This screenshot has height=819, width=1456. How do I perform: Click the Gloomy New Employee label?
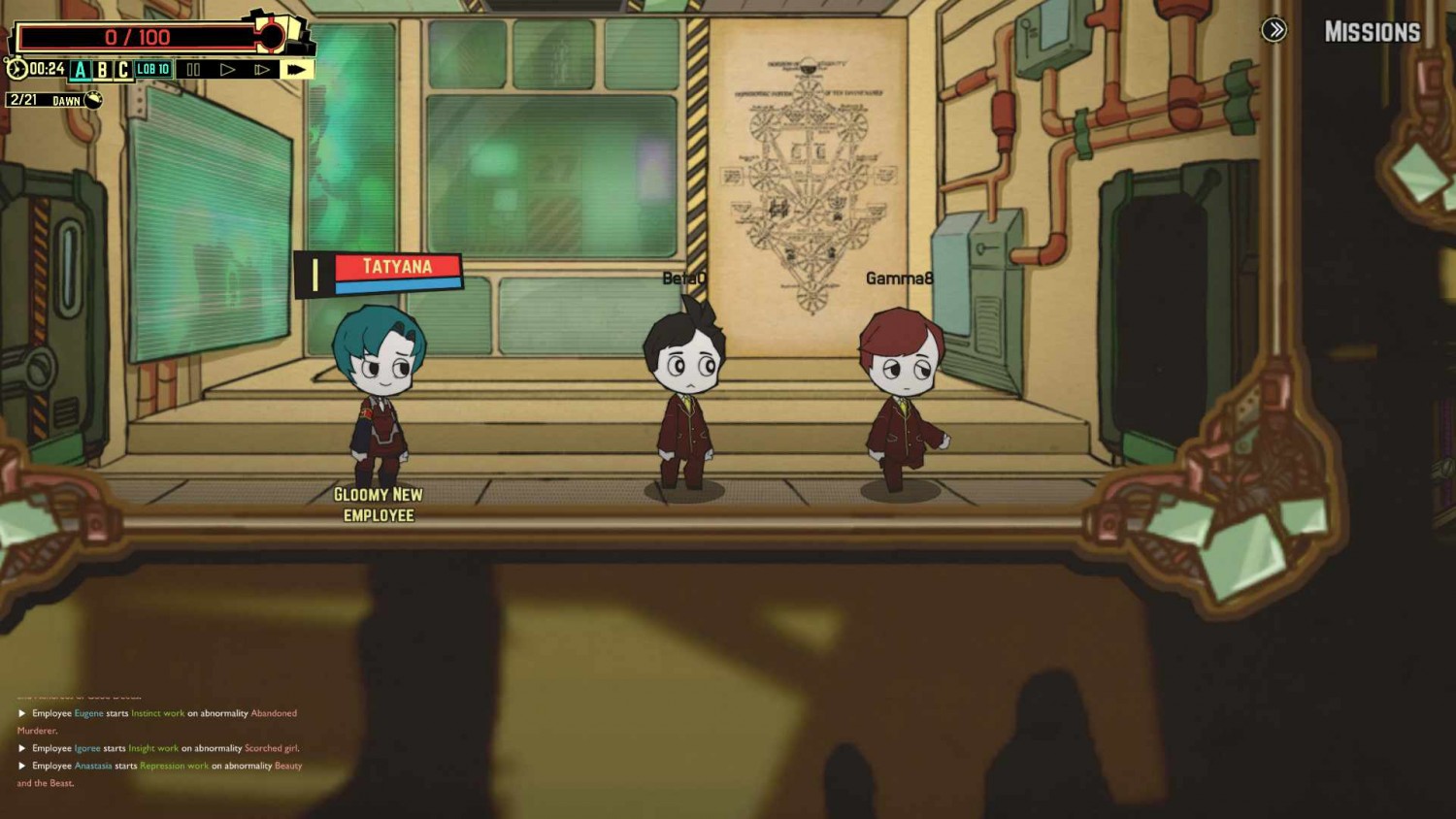tap(378, 505)
